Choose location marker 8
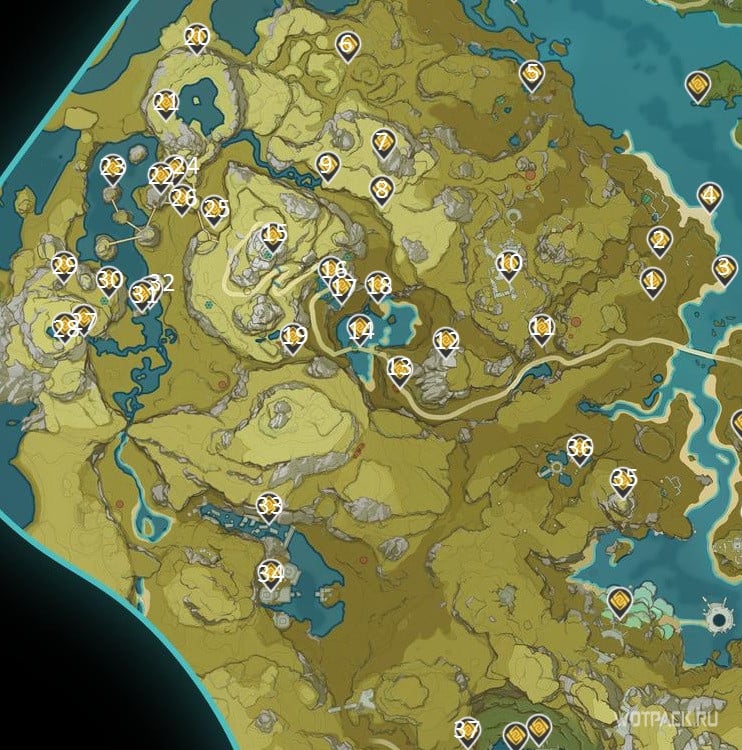Screen dimensions: 742x750 (380, 188)
